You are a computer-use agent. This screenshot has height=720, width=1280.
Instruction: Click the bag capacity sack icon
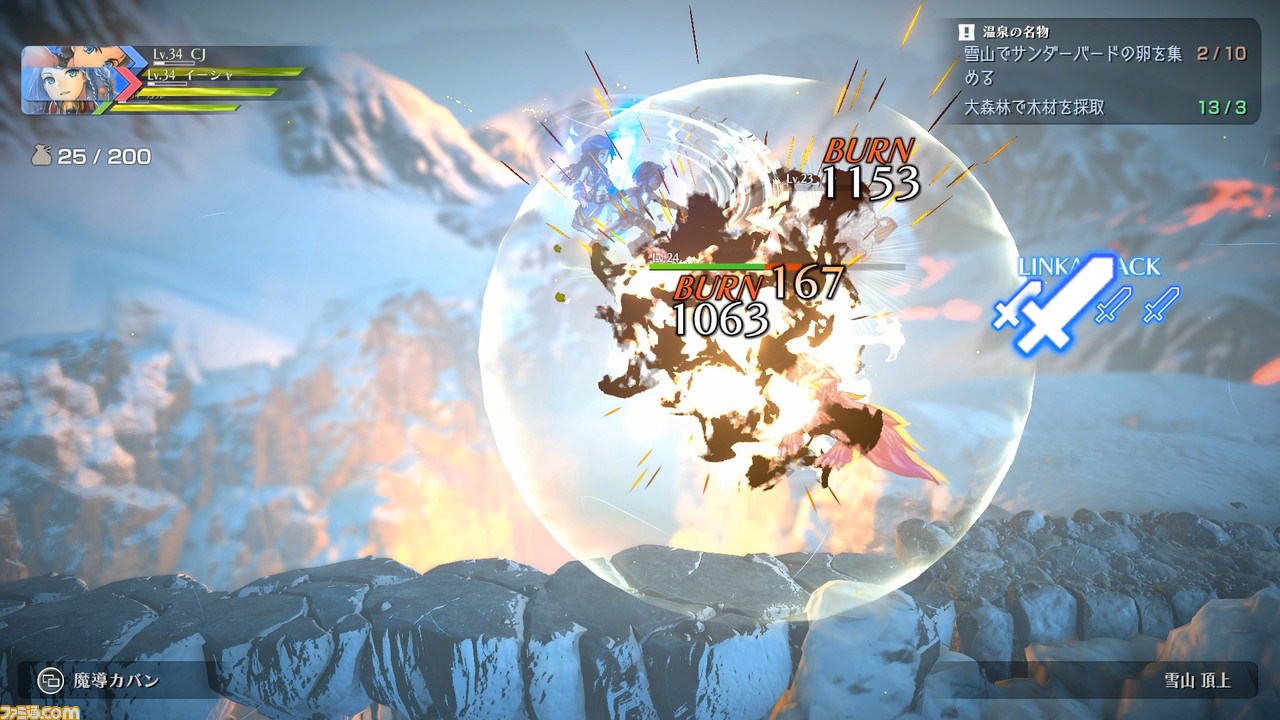(x=41, y=156)
